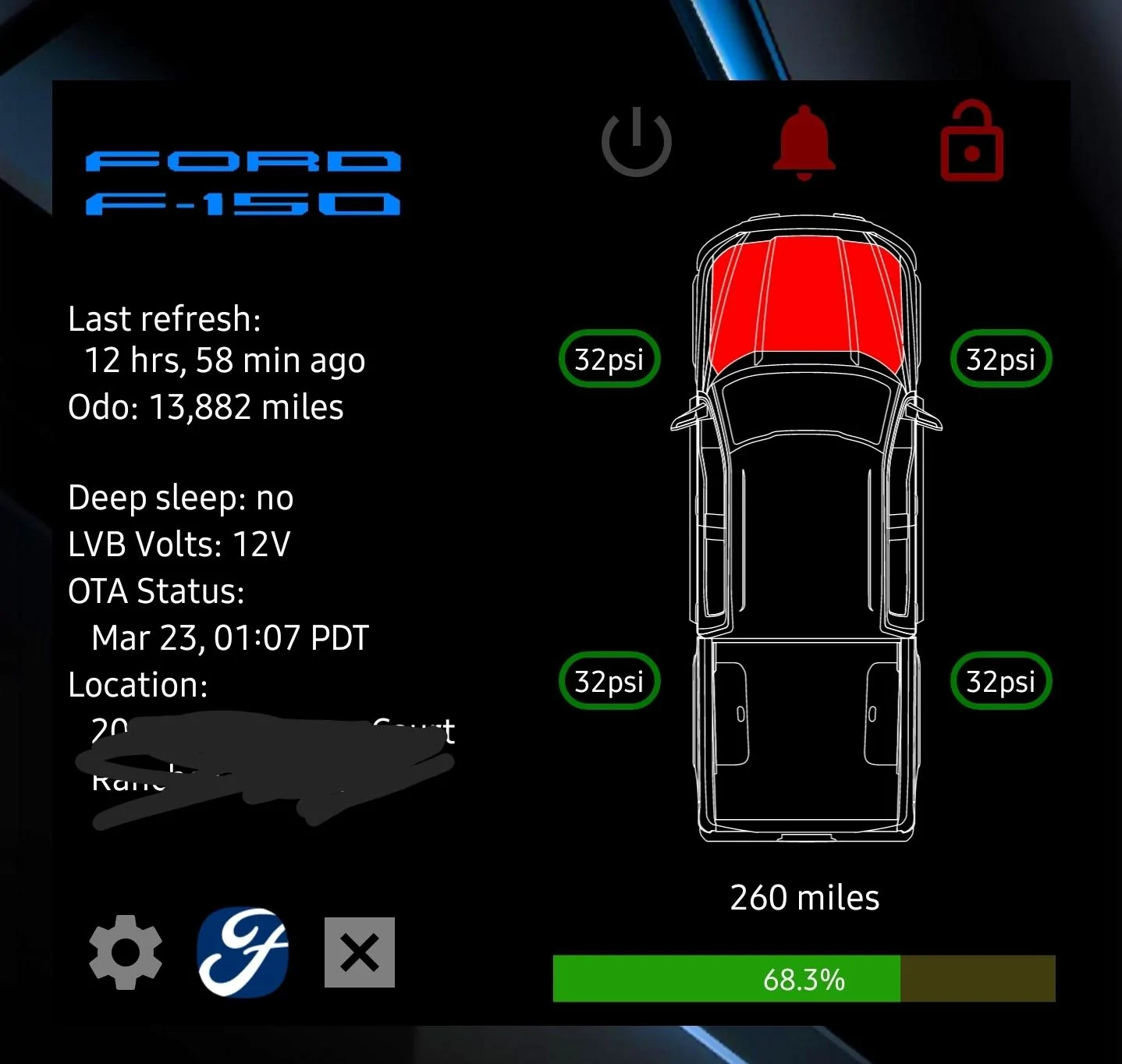Tap the remote start power icon
This screenshot has width=1122, height=1064.
pos(636,143)
